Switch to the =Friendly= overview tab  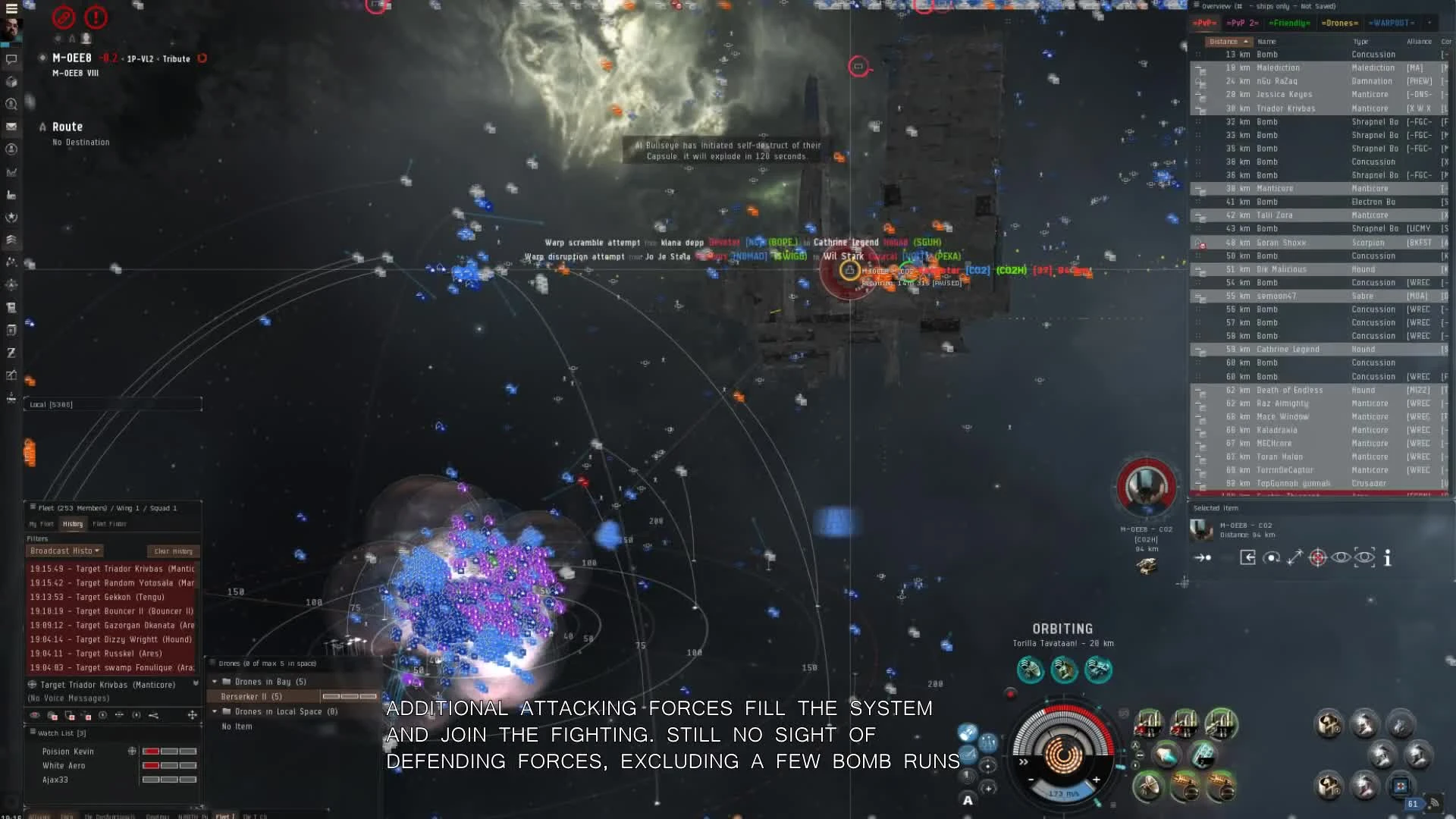click(x=1288, y=23)
